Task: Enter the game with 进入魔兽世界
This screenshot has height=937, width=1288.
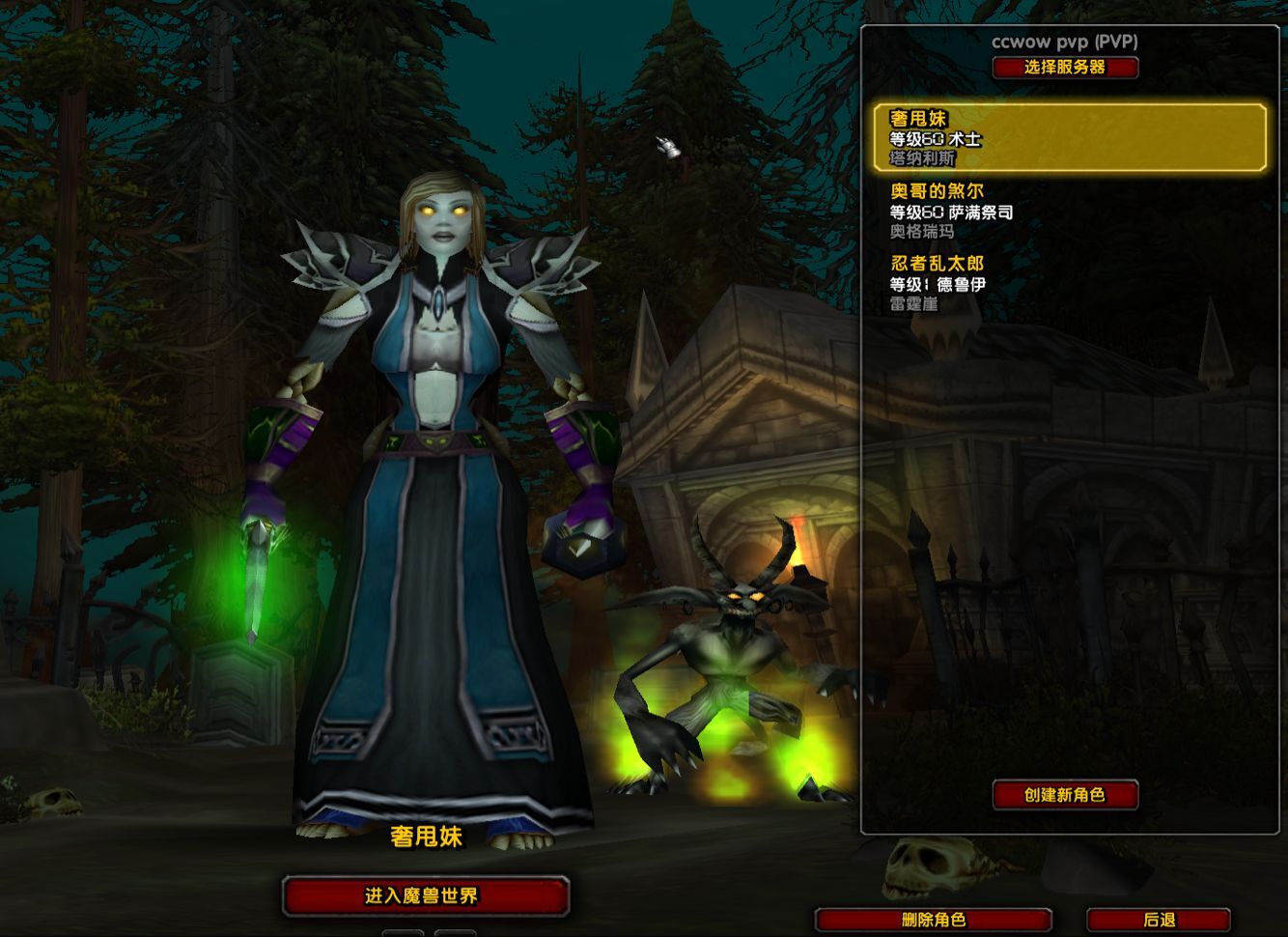Action: pyautogui.click(x=425, y=896)
